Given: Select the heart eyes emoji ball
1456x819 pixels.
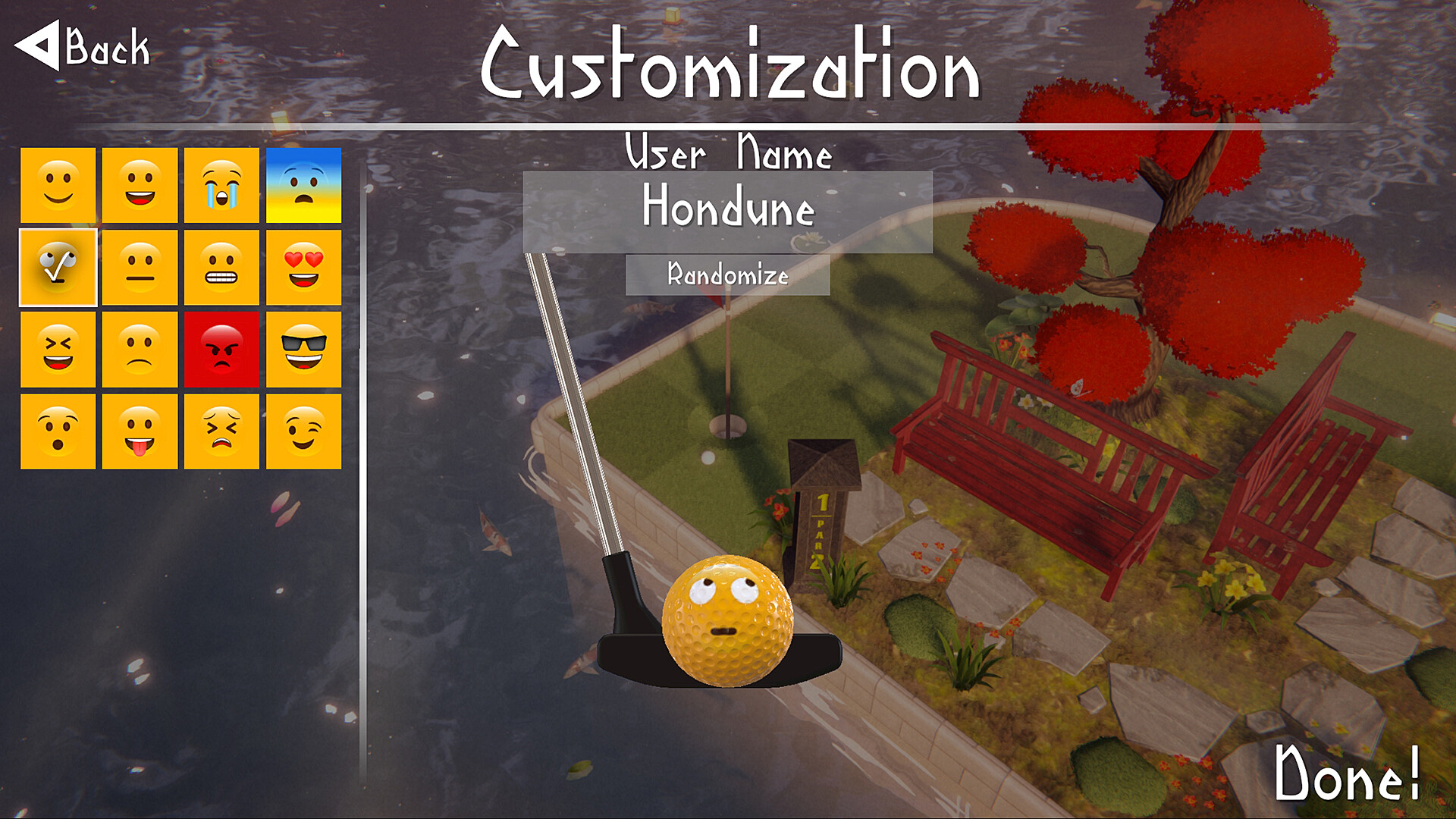Looking at the screenshot, I should coord(303,266).
